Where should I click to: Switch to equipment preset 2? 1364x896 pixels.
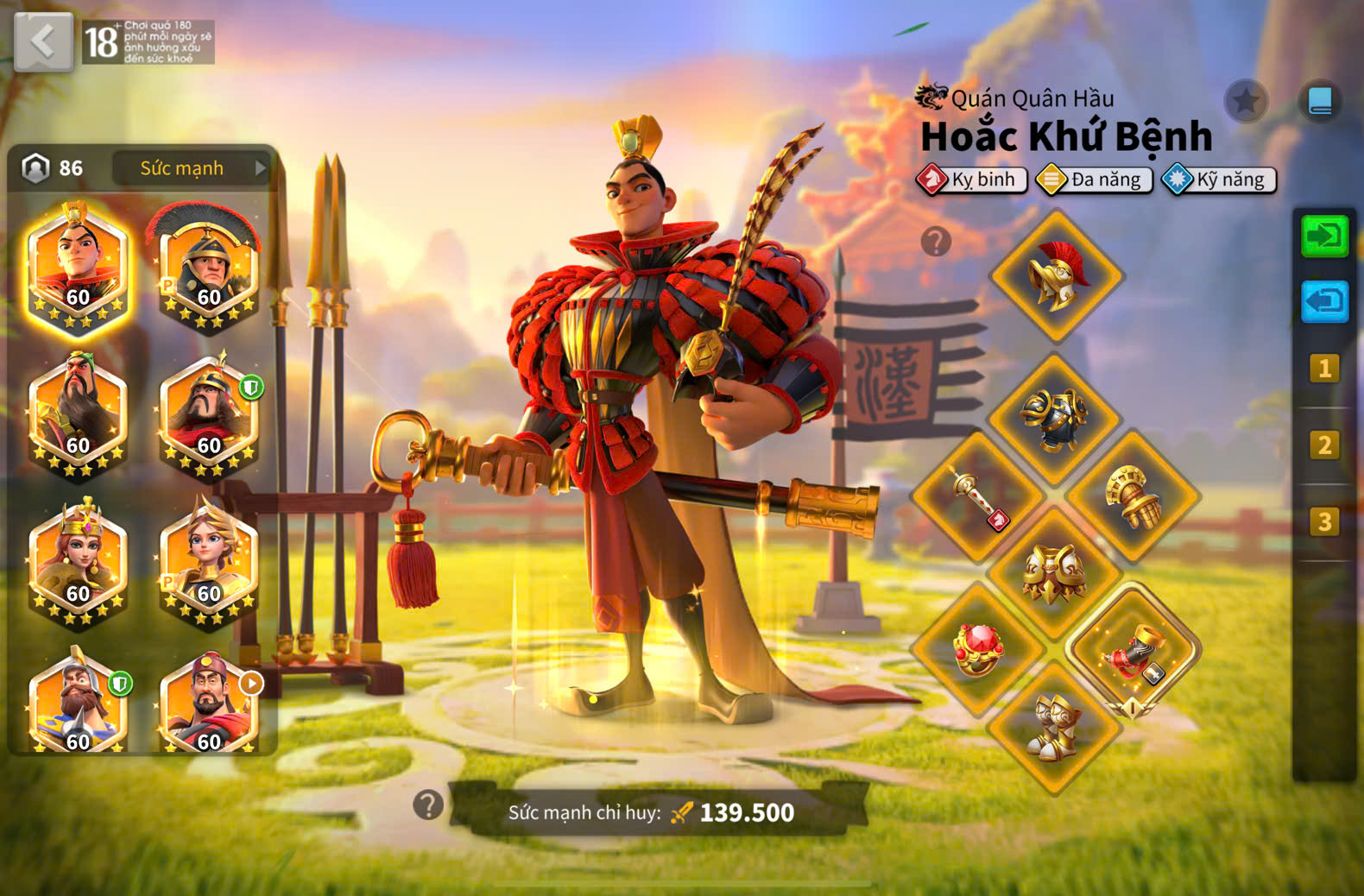coord(1324,445)
